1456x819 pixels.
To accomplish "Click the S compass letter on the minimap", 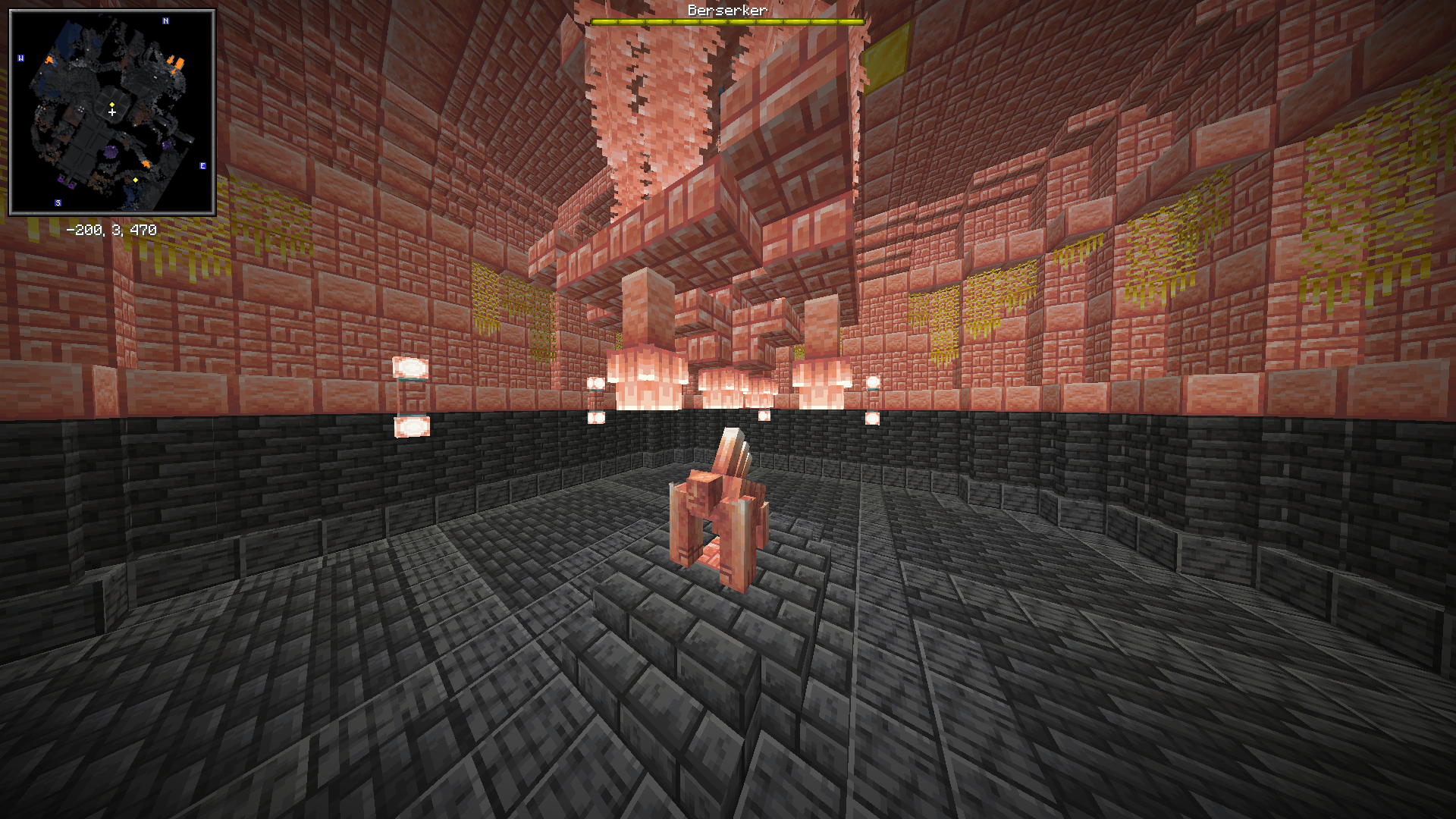I will 58,202.
